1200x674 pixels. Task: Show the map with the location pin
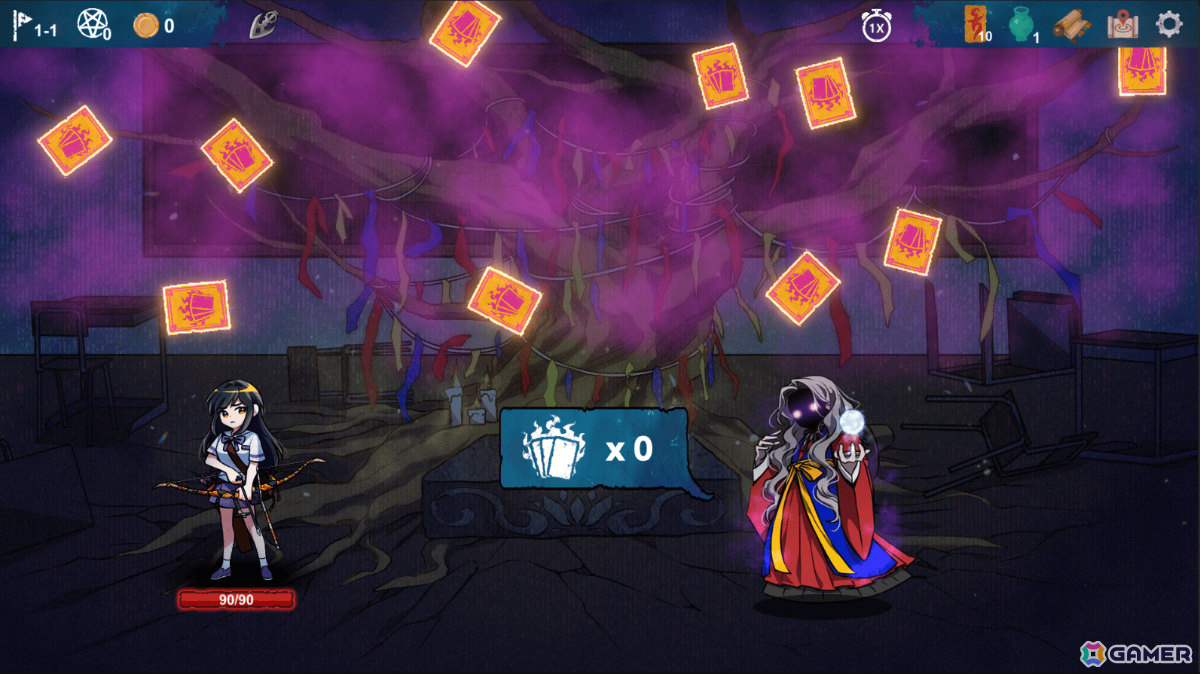(x=1123, y=24)
